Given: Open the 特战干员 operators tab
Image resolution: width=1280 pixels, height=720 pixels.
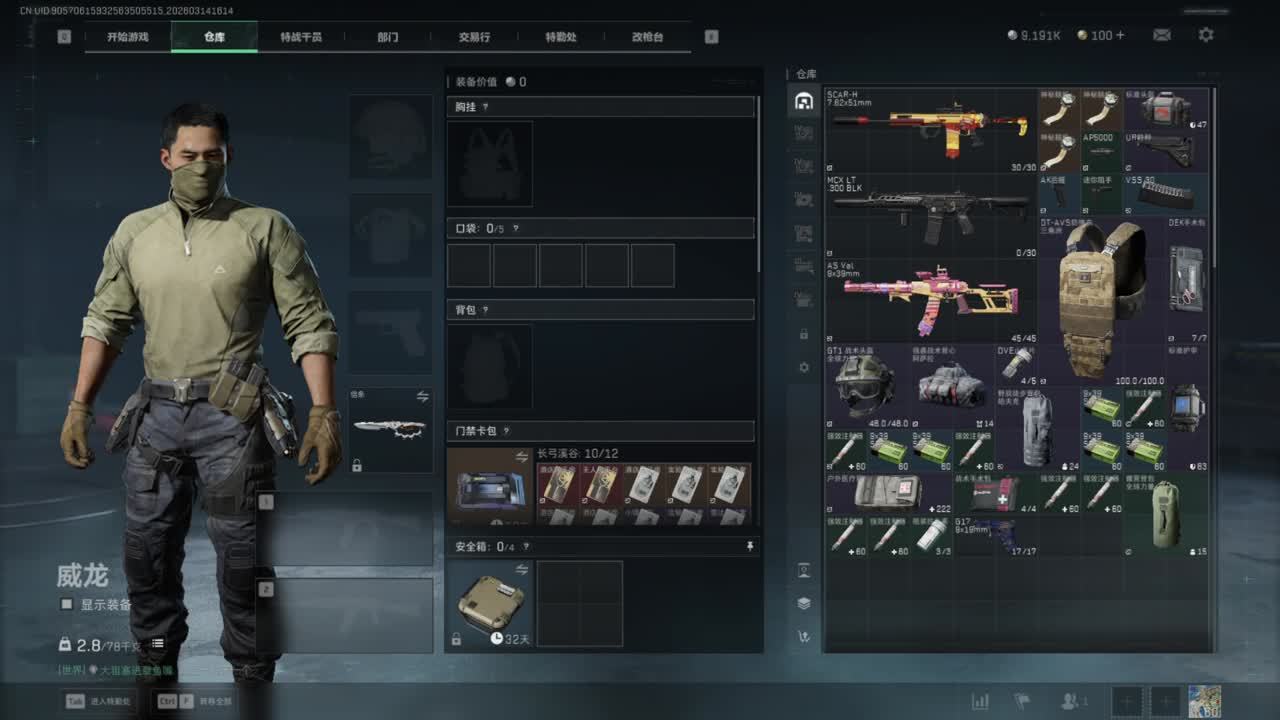Looking at the screenshot, I should [301, 37].
